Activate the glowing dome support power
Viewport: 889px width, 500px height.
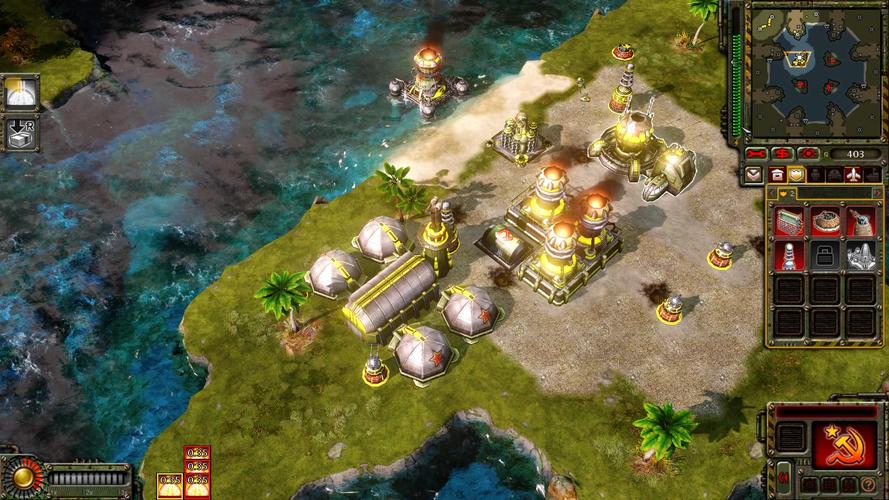pos(20,93)
